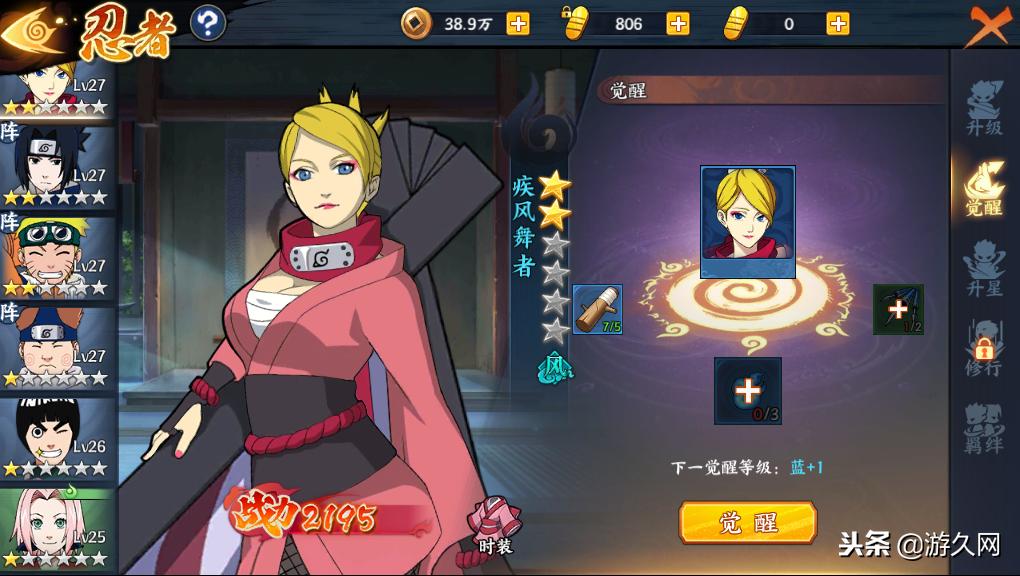Add more copper coins with the plus button
Image resolution: width=1020 pixels, height=576 pixels.
click(518, 23)
